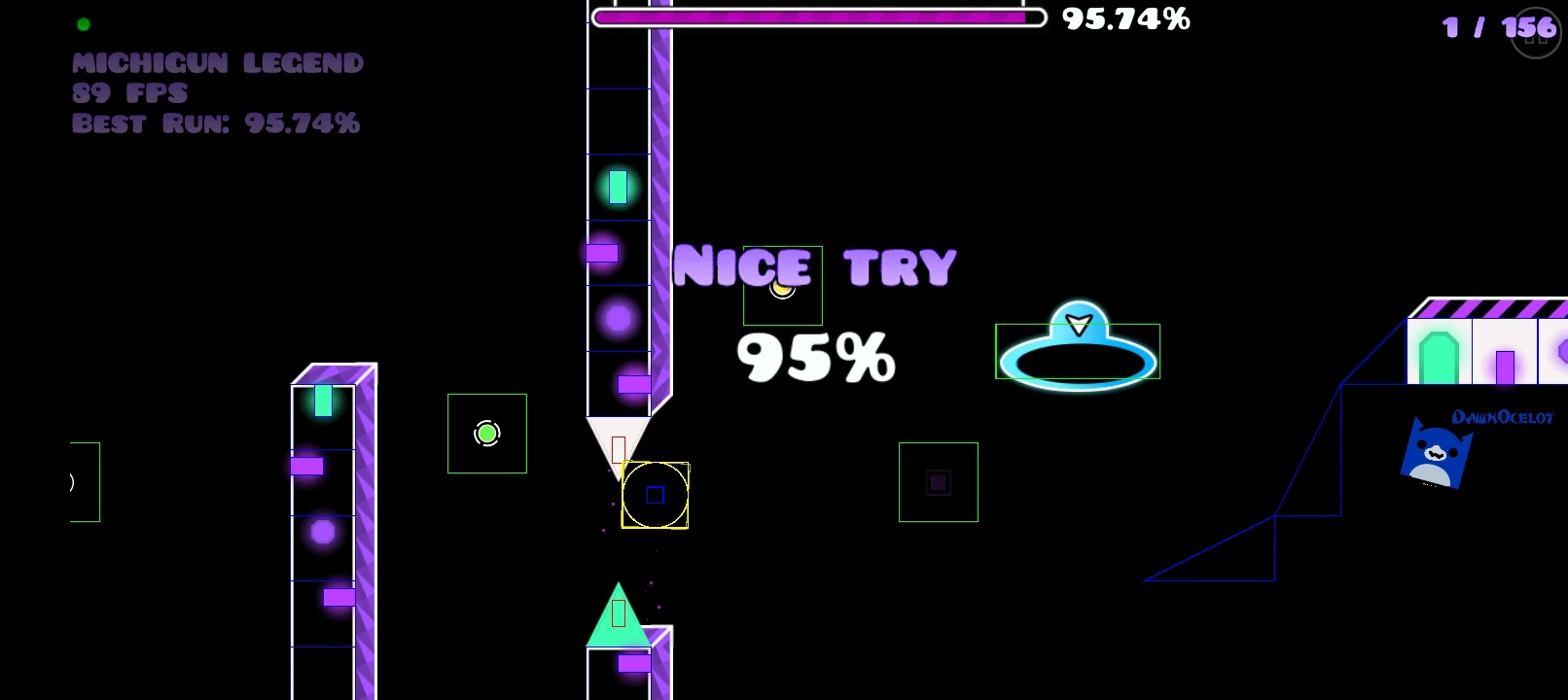
Task: Click the Michigun Legend level title
Action: [x=216, y=62]
